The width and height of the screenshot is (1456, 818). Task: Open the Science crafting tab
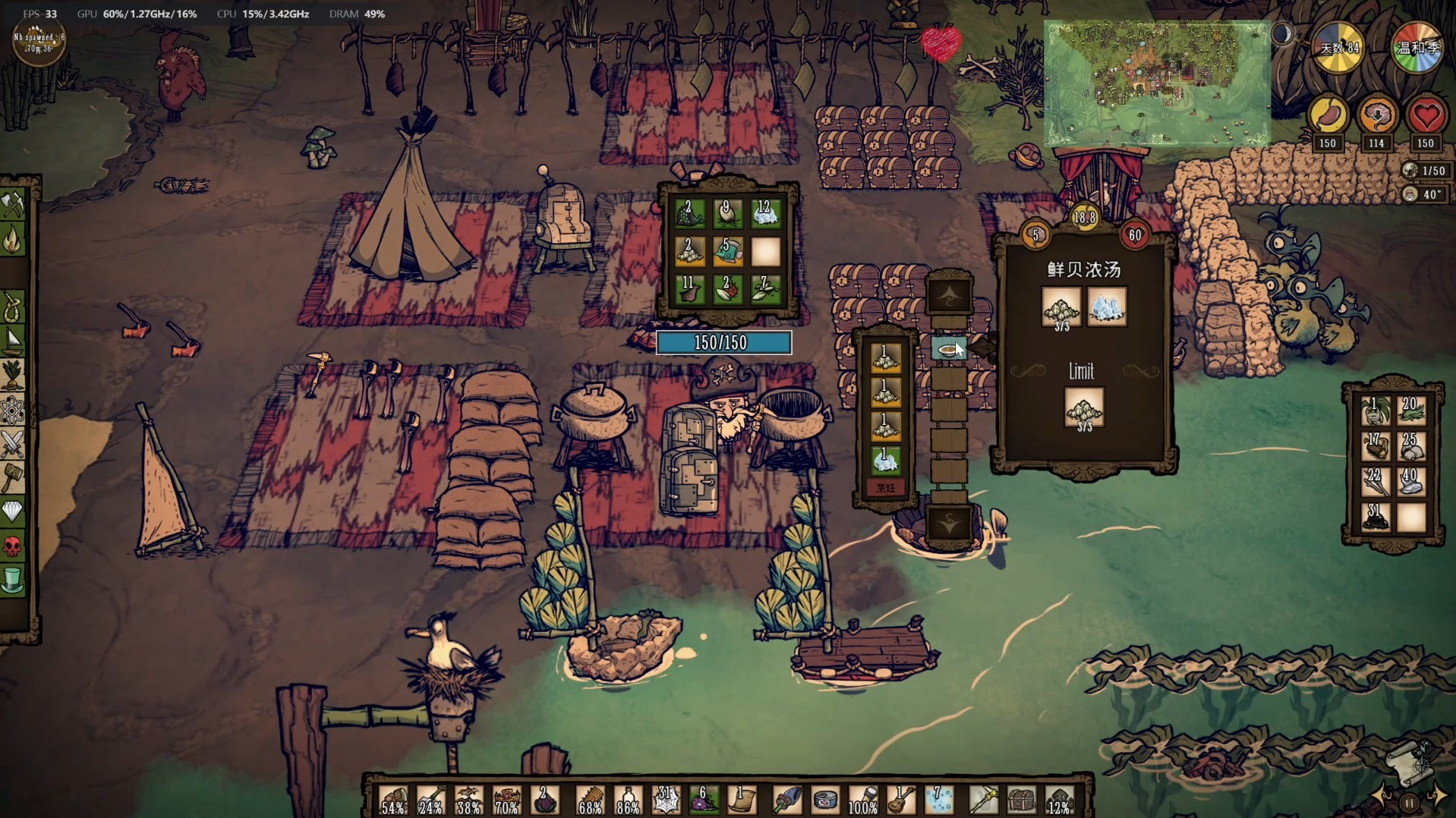(13, 410)
